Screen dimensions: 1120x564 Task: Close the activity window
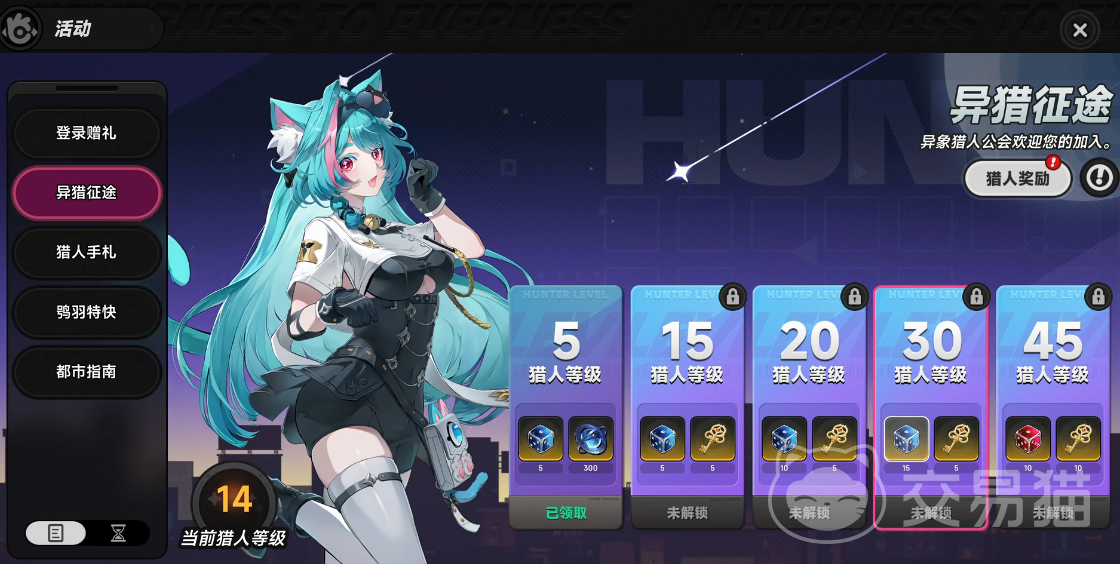coord(1079,30)
